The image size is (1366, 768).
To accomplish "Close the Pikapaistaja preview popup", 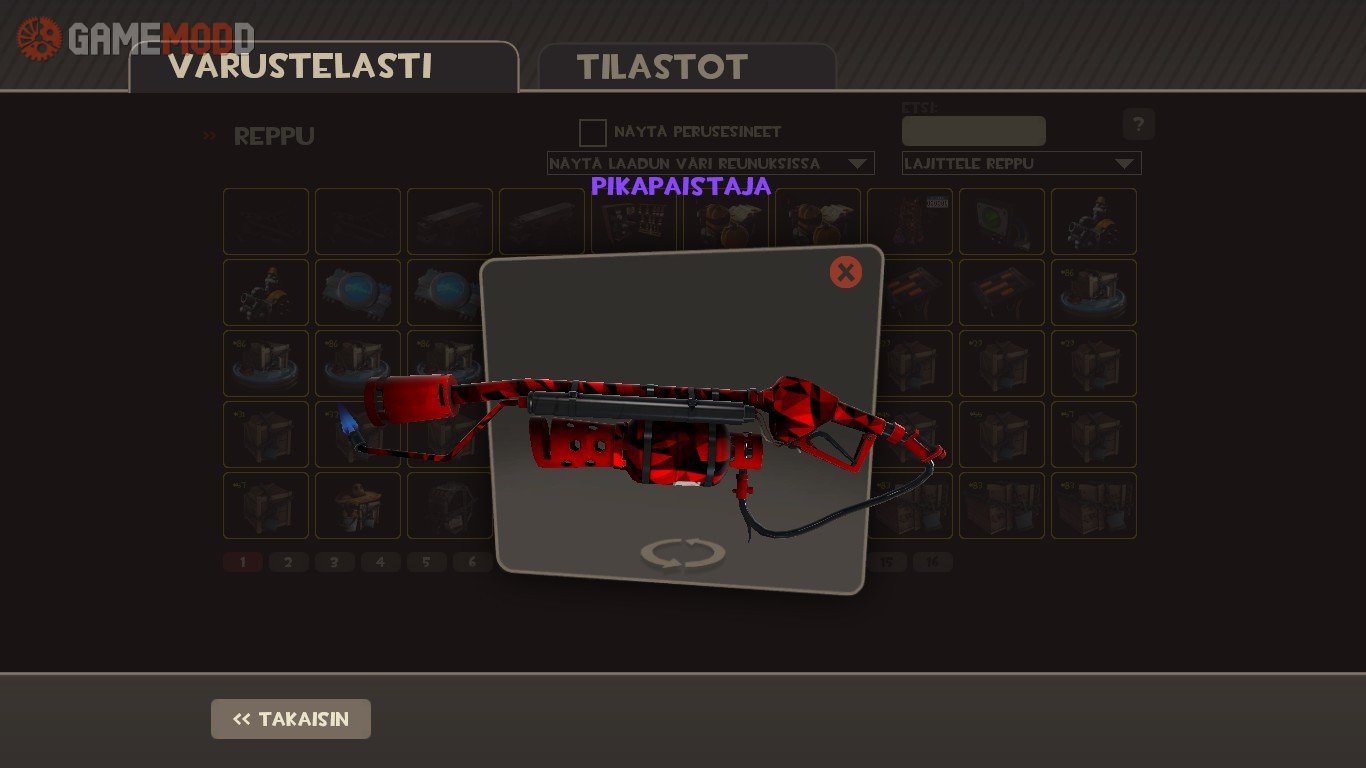I will (845, 272).
